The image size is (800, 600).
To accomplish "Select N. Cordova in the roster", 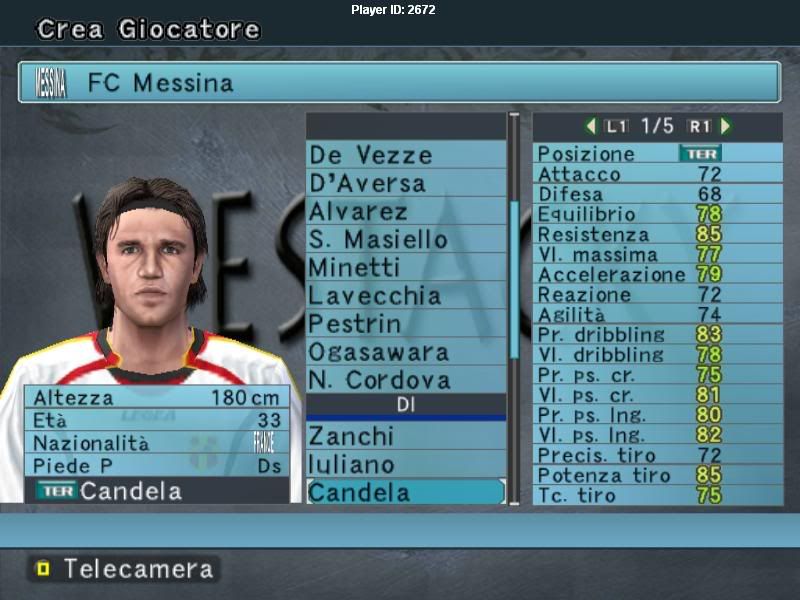I will pyautogui.click(x=405, y=380).
